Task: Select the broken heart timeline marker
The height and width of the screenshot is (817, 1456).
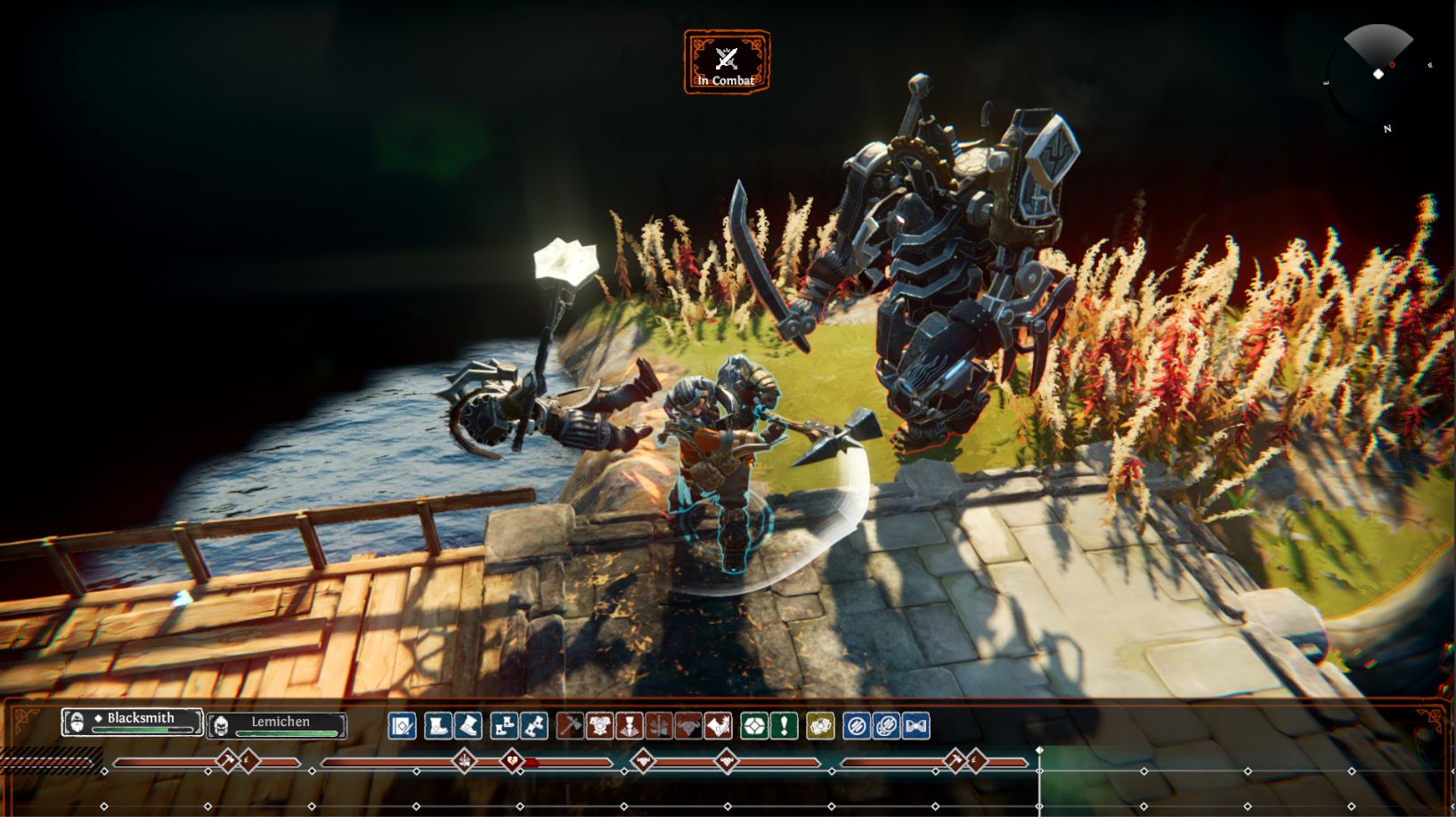Action: tap(512, 761)
